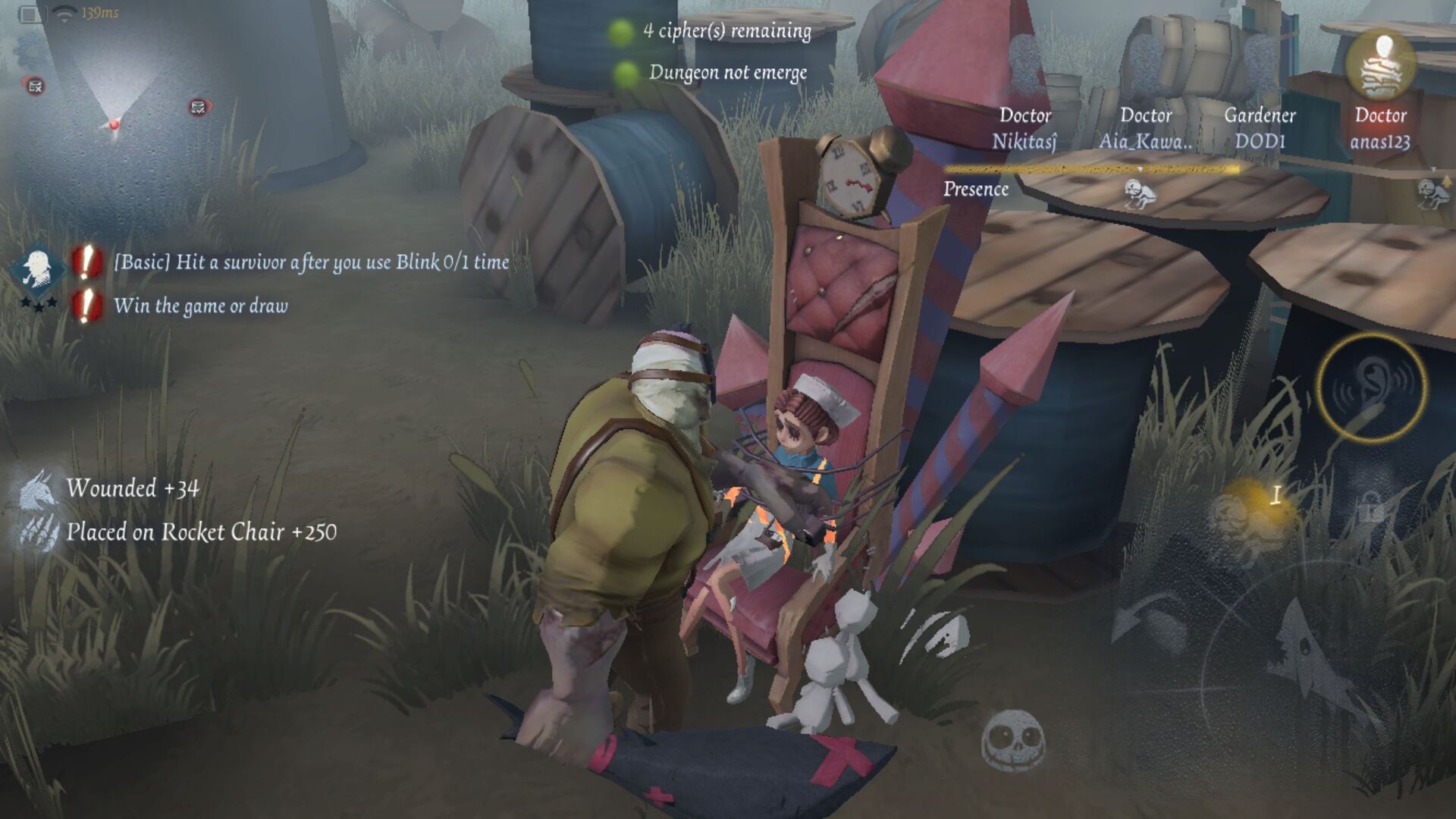Toggle the red exclamation on the Blink objective
Image resolution: width=1456 pixels, height=819 pixels.
tap(85, 262)
